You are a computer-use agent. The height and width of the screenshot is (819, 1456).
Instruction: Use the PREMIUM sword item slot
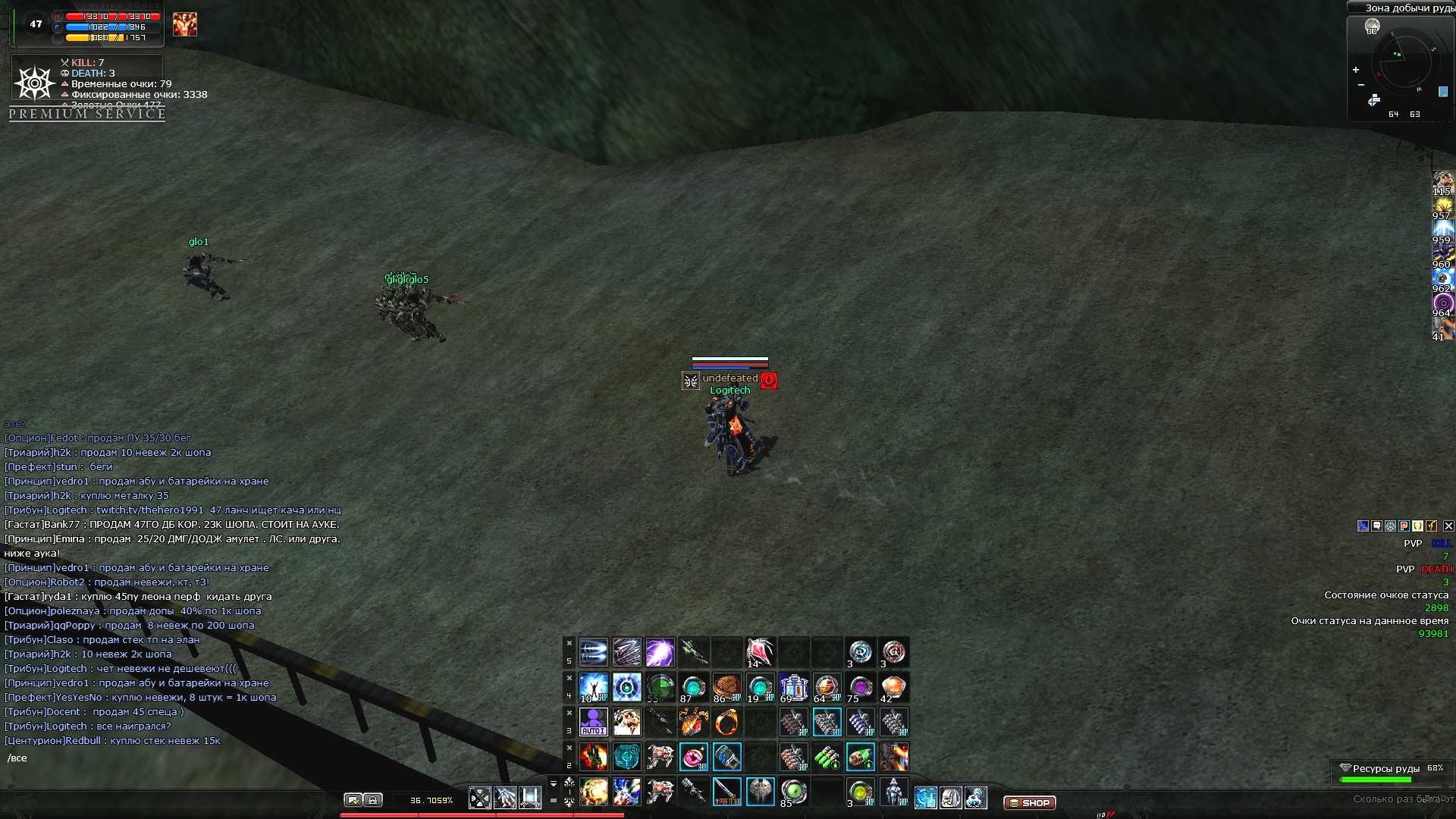tap(726, 792)
